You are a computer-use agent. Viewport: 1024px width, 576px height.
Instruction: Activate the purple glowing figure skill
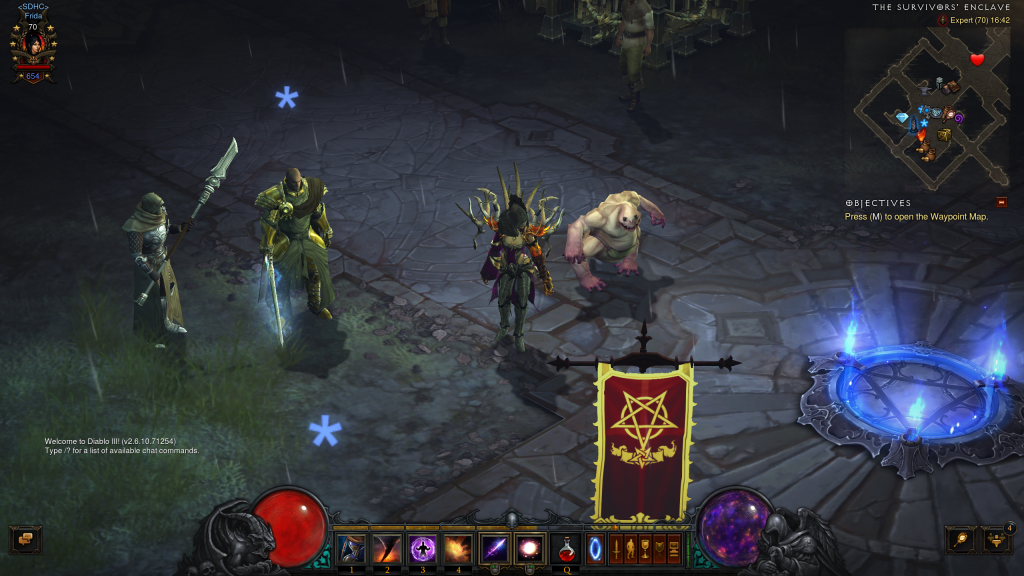[422, 549]
